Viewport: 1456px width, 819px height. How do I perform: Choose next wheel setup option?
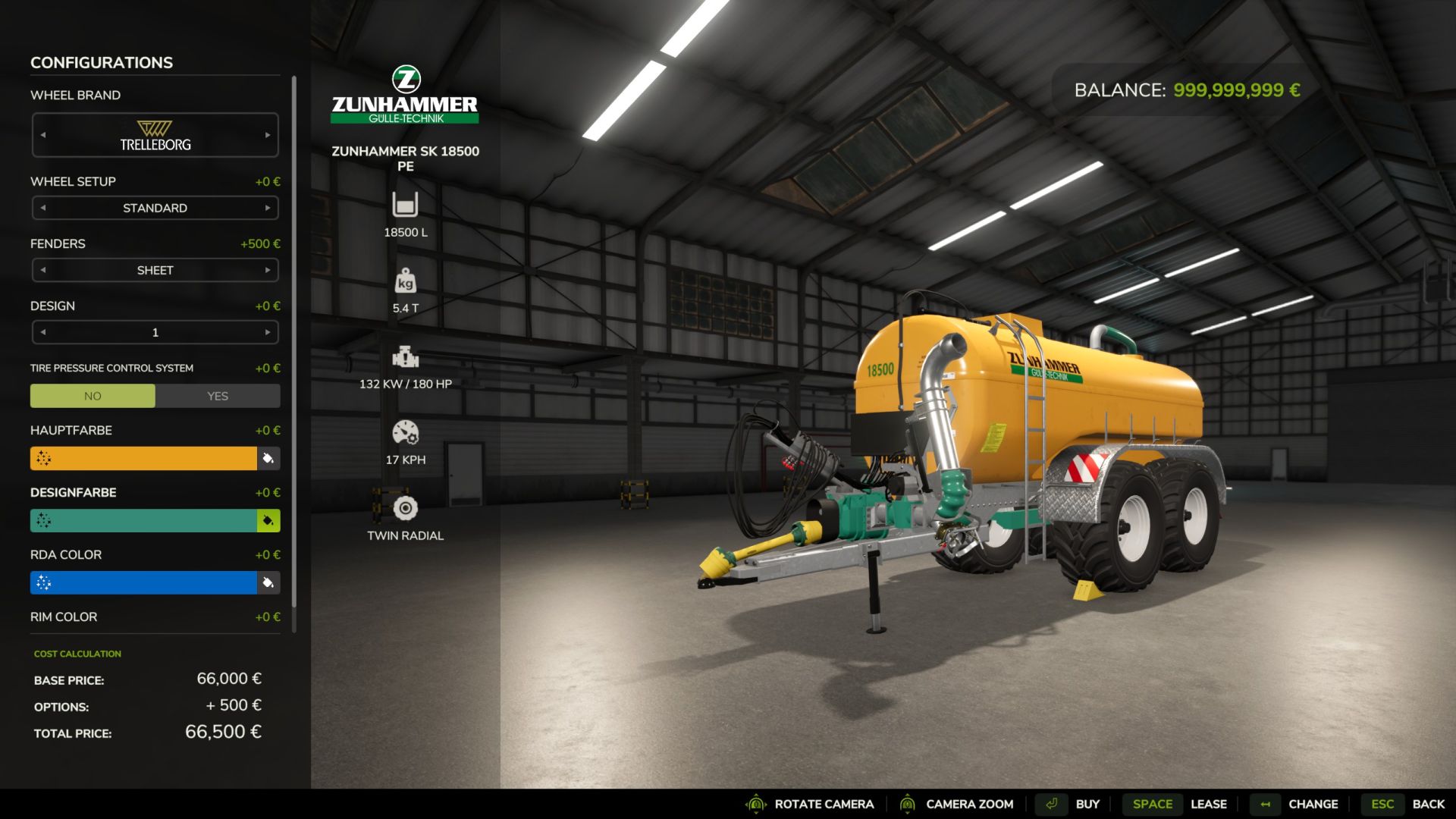click(x=268, y=208)
